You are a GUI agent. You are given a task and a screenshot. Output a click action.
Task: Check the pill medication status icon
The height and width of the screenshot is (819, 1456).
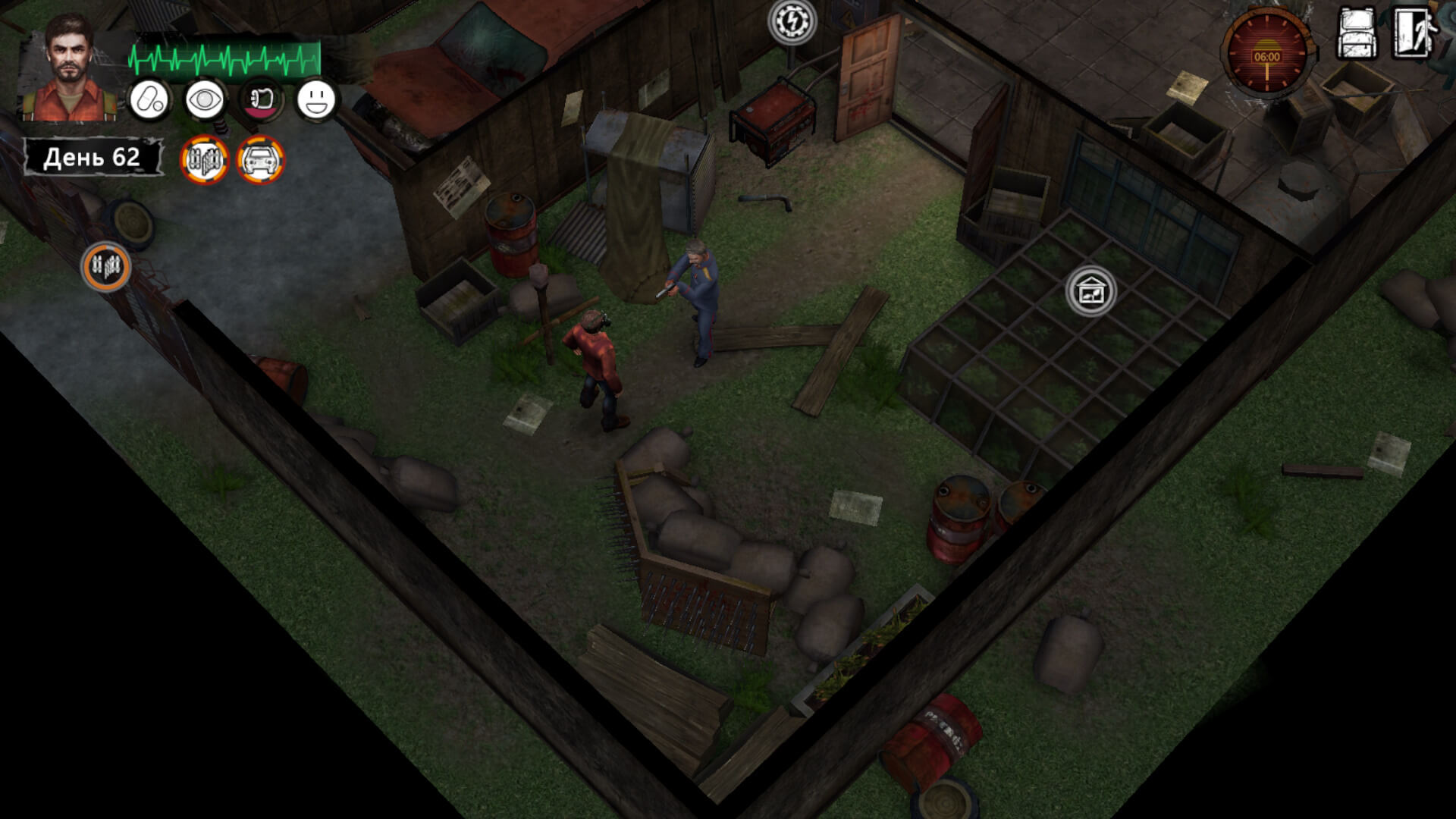pyautogui.click(x=149, y=99)
